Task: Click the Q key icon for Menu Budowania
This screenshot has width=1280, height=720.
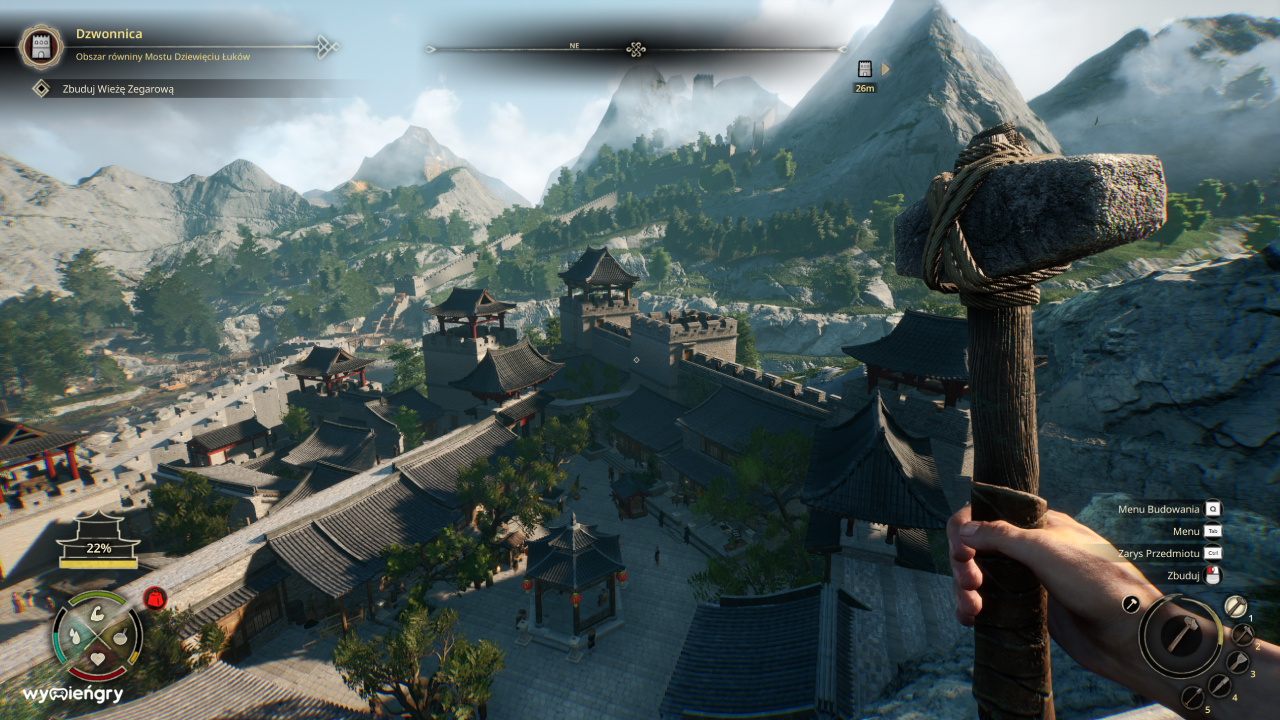Action: 1212,509
